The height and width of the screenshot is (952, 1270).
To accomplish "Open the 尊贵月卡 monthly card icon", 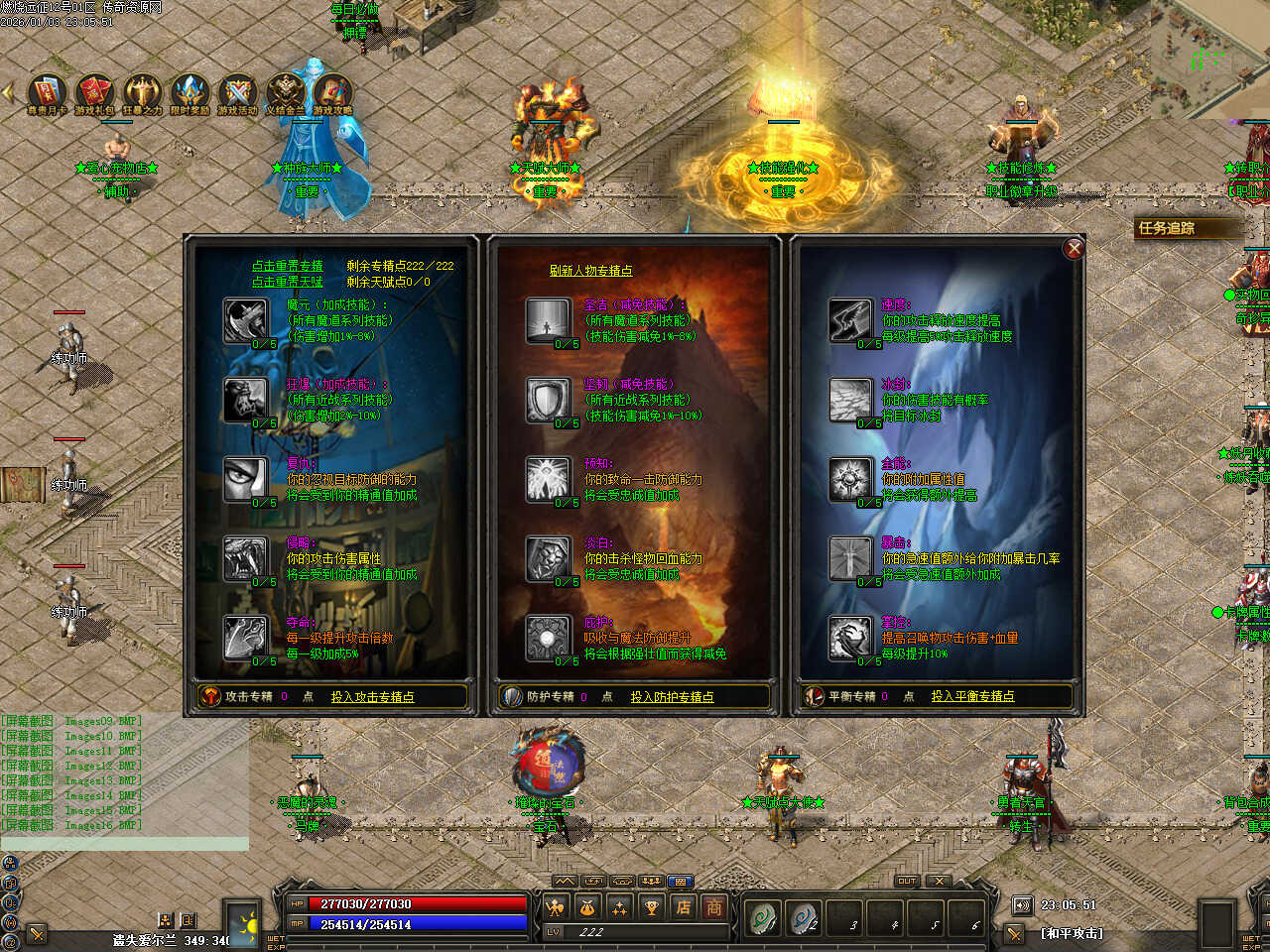I will coord(47,92).
